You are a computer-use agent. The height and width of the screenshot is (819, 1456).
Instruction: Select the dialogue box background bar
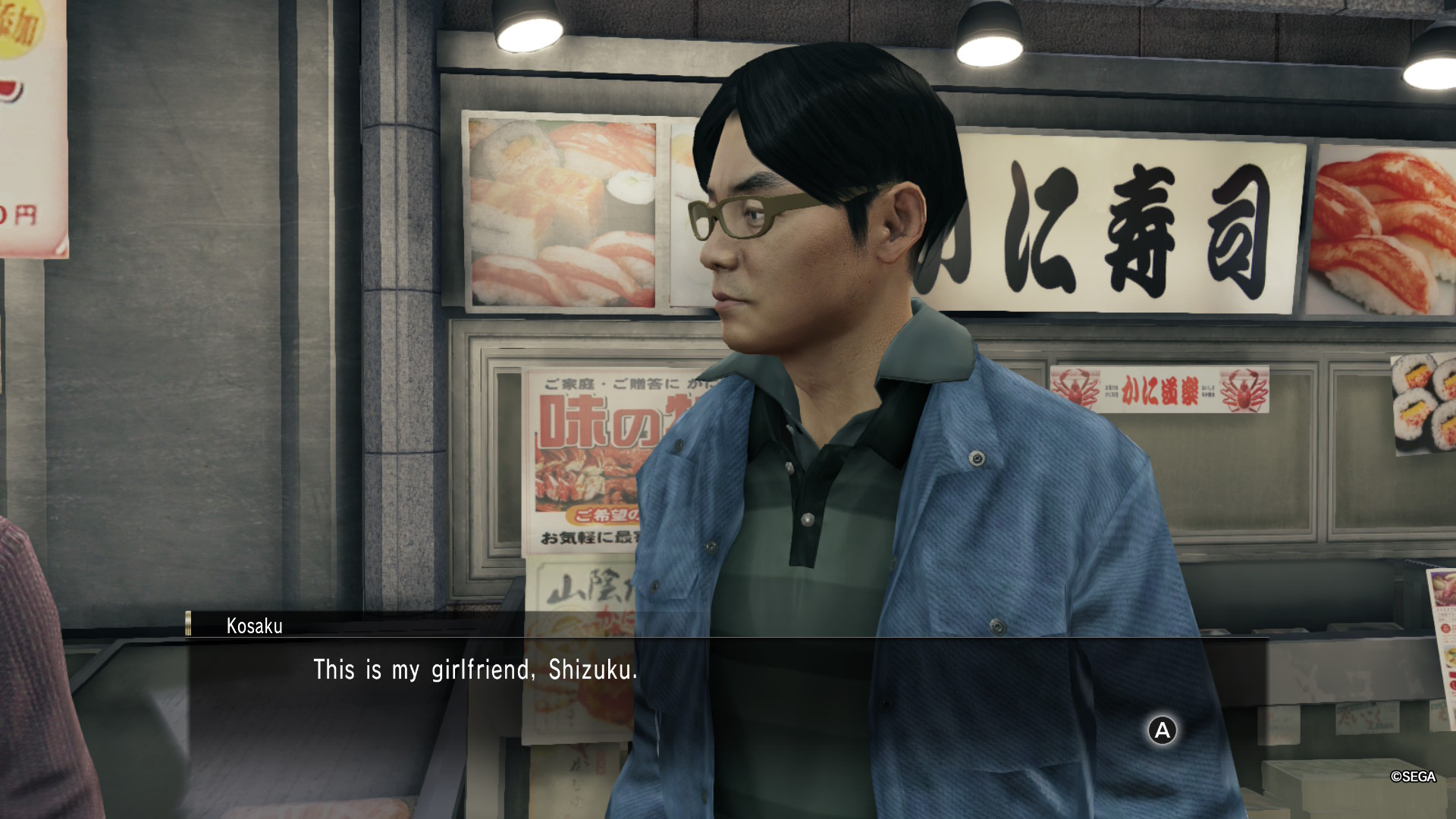coord(834,705)
